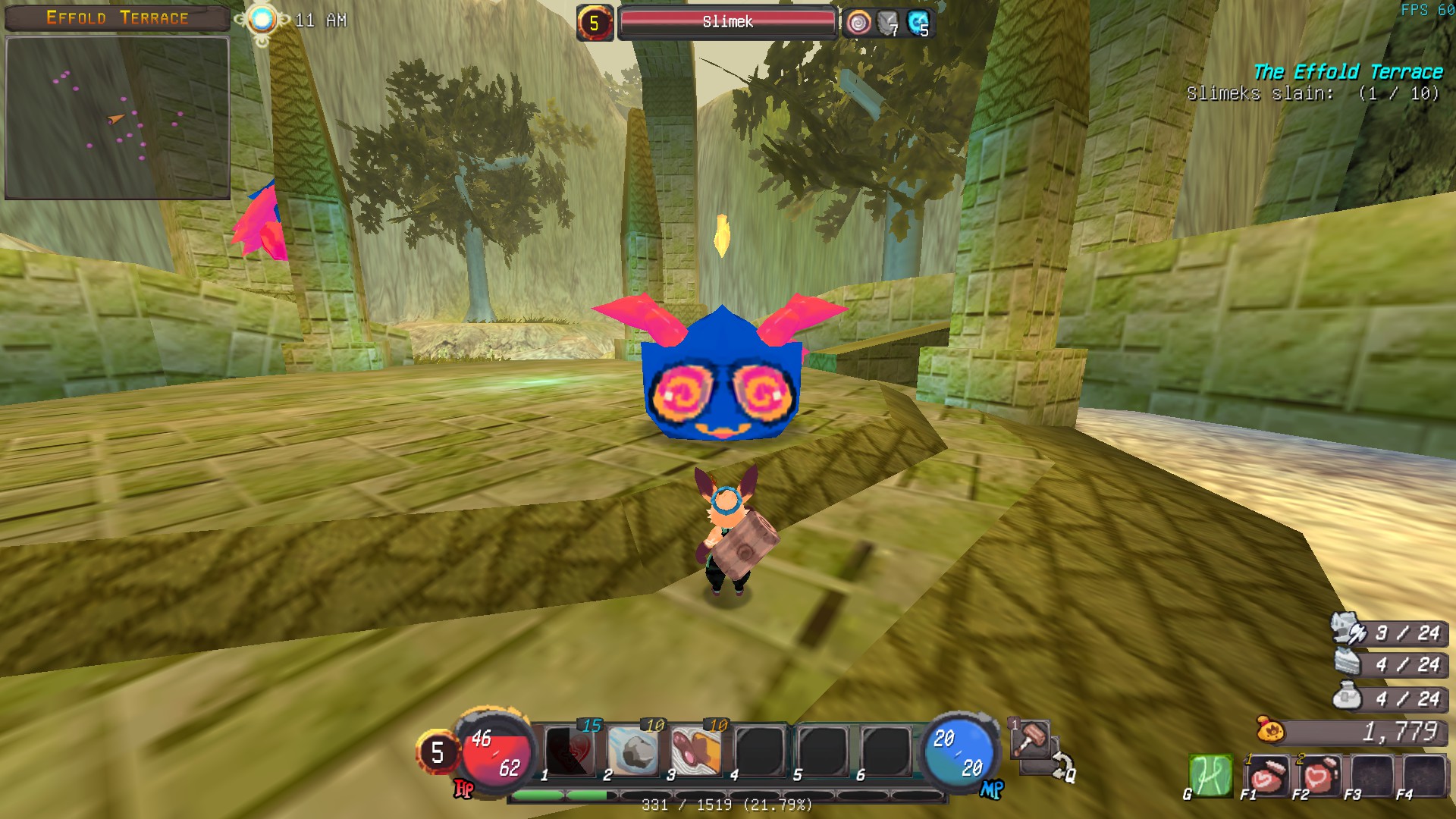
Task: Consume the heart potion in the F2 slot
Action: coord(1317,776)
